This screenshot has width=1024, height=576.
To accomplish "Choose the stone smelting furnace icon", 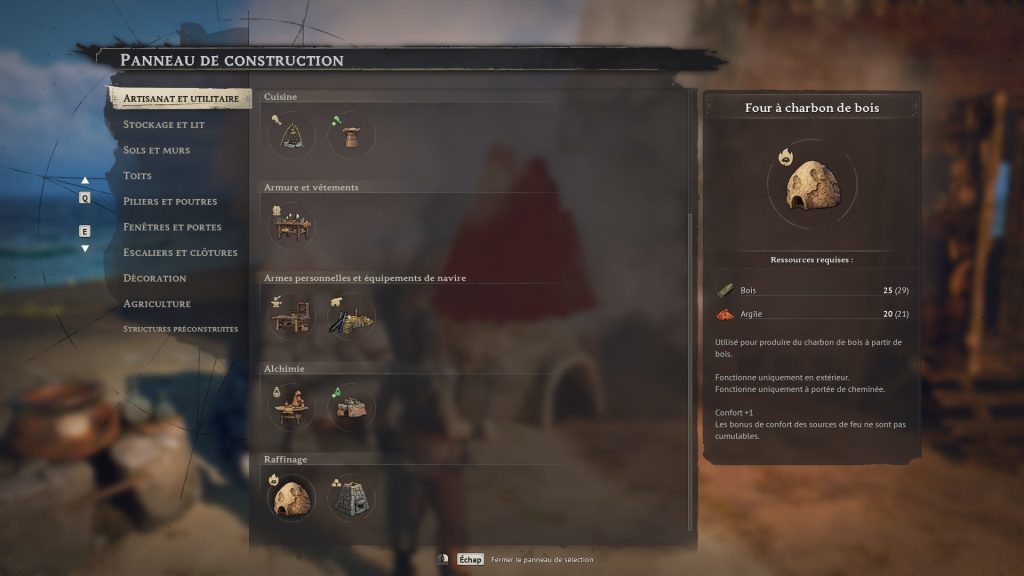I will point(351,497).
